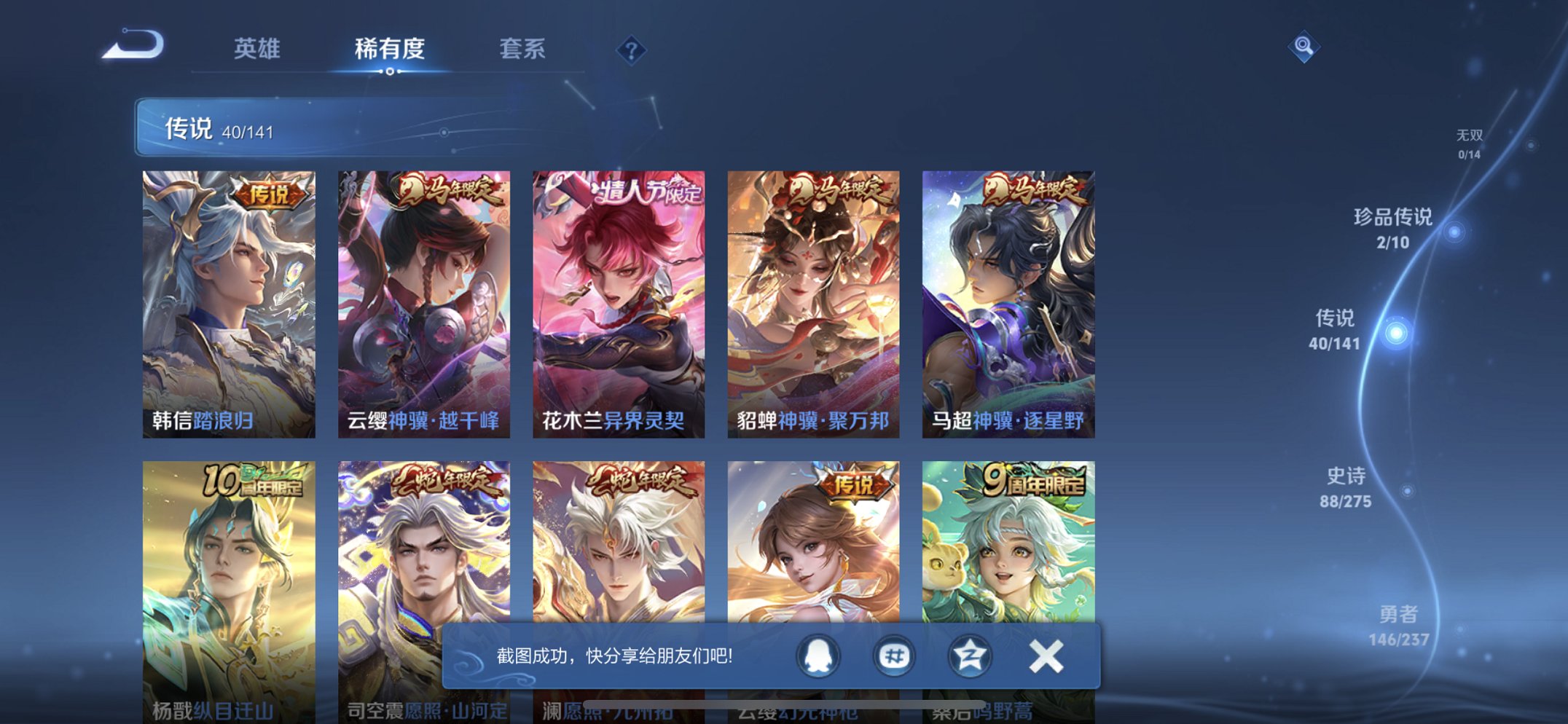
Task: Share using the hash community icon
Action: [893, 656]
